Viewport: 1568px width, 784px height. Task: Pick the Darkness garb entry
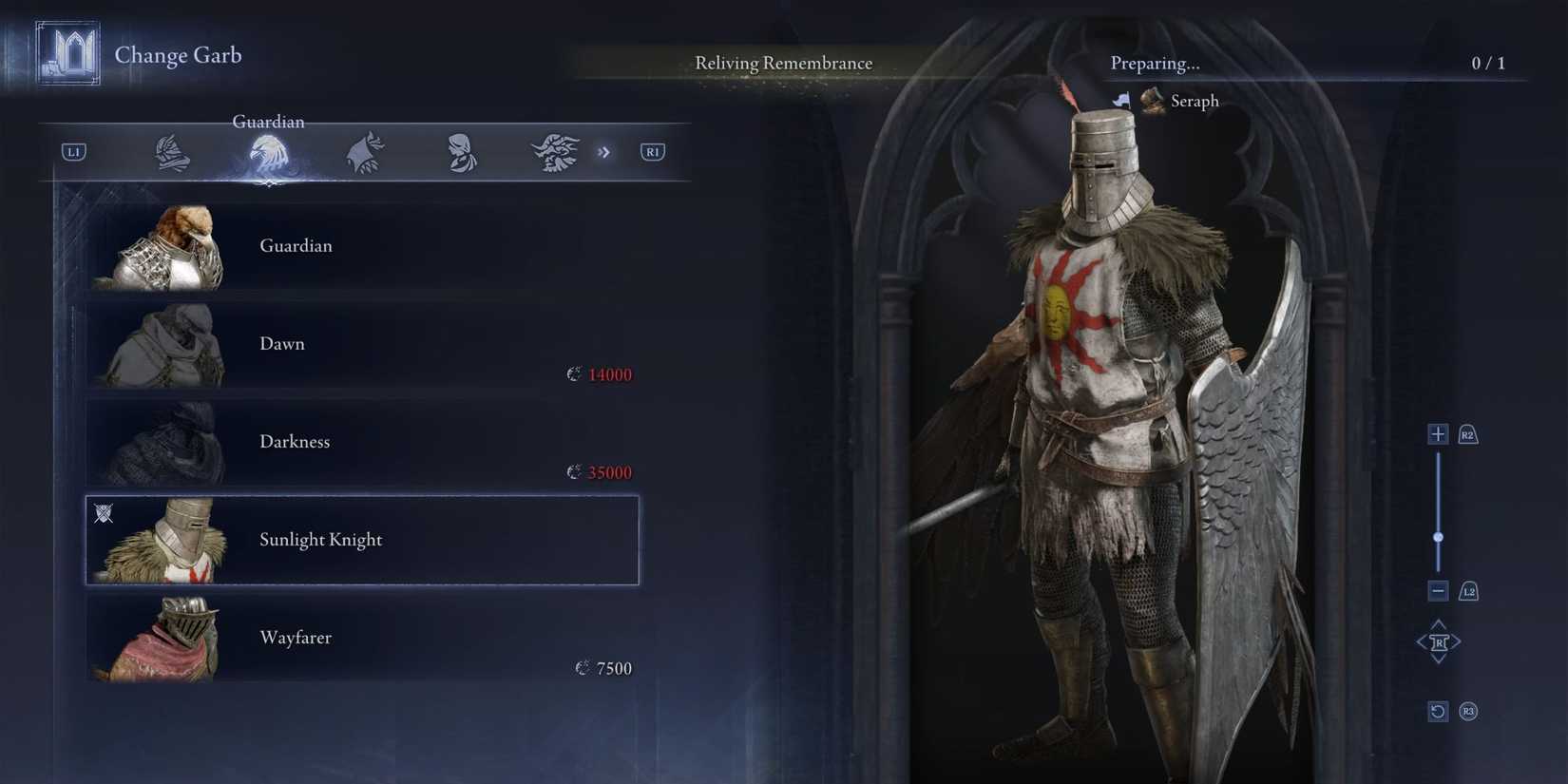pos(361,442)
